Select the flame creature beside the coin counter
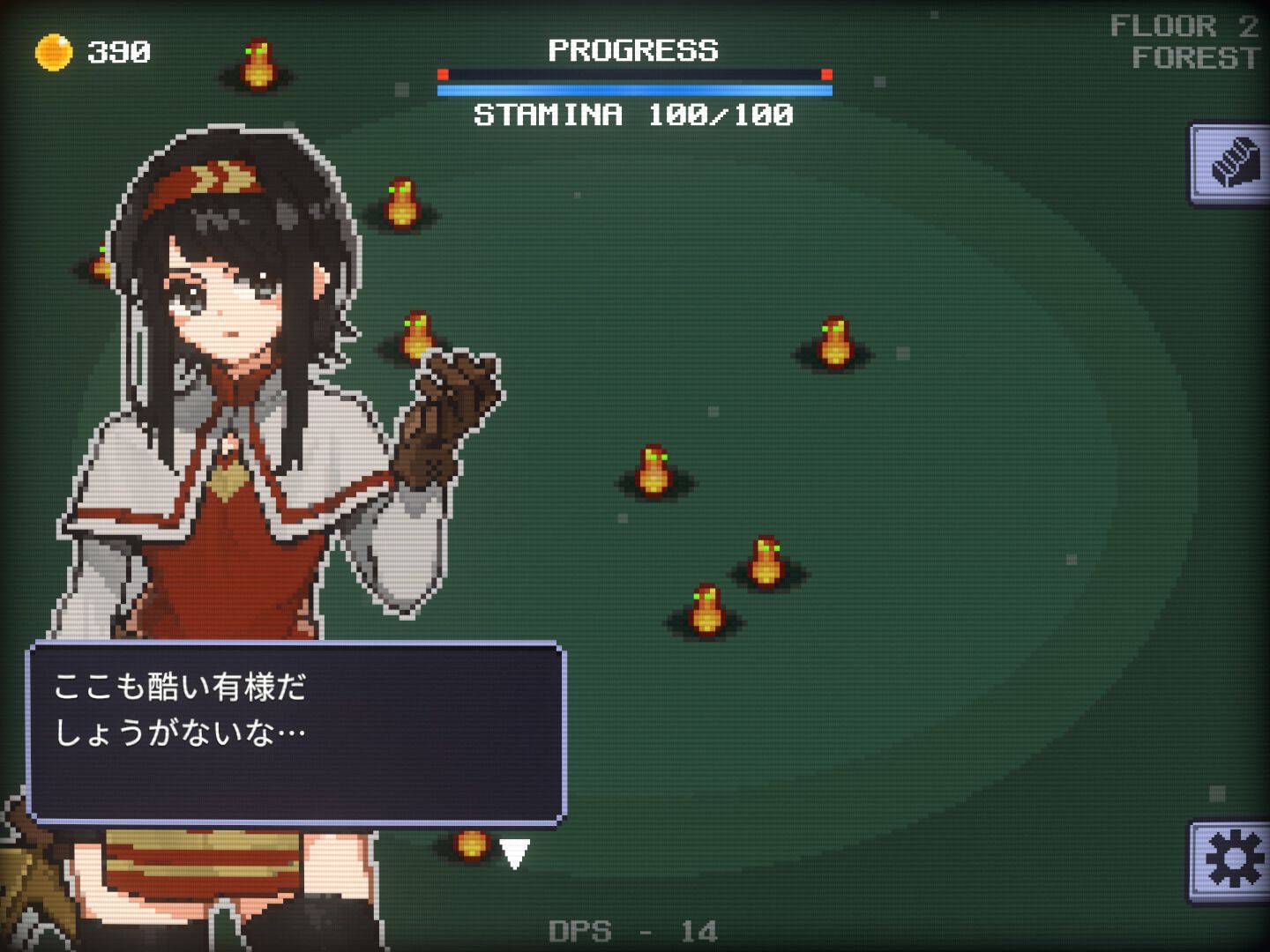Image resolution: width=1270 pixels, height=952 pixels. click(x=257, y=63)
